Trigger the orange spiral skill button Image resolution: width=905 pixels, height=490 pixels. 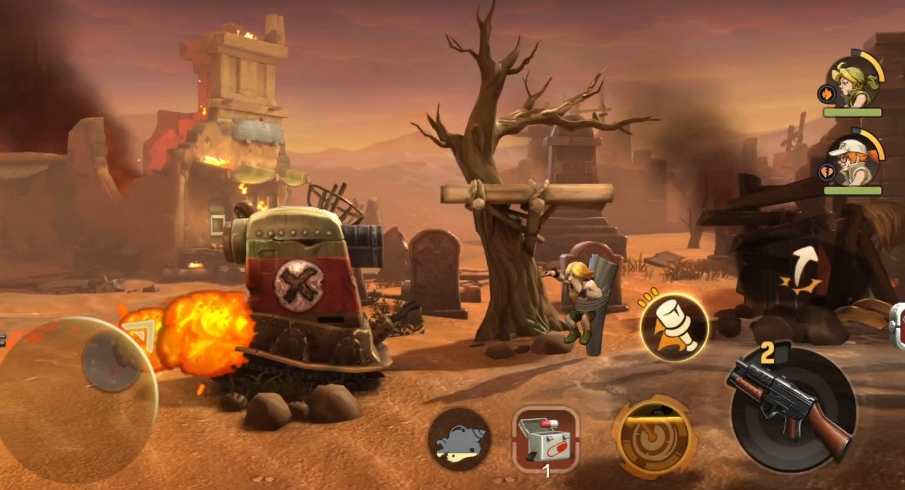pyautogui.click(x=654, y=438)
